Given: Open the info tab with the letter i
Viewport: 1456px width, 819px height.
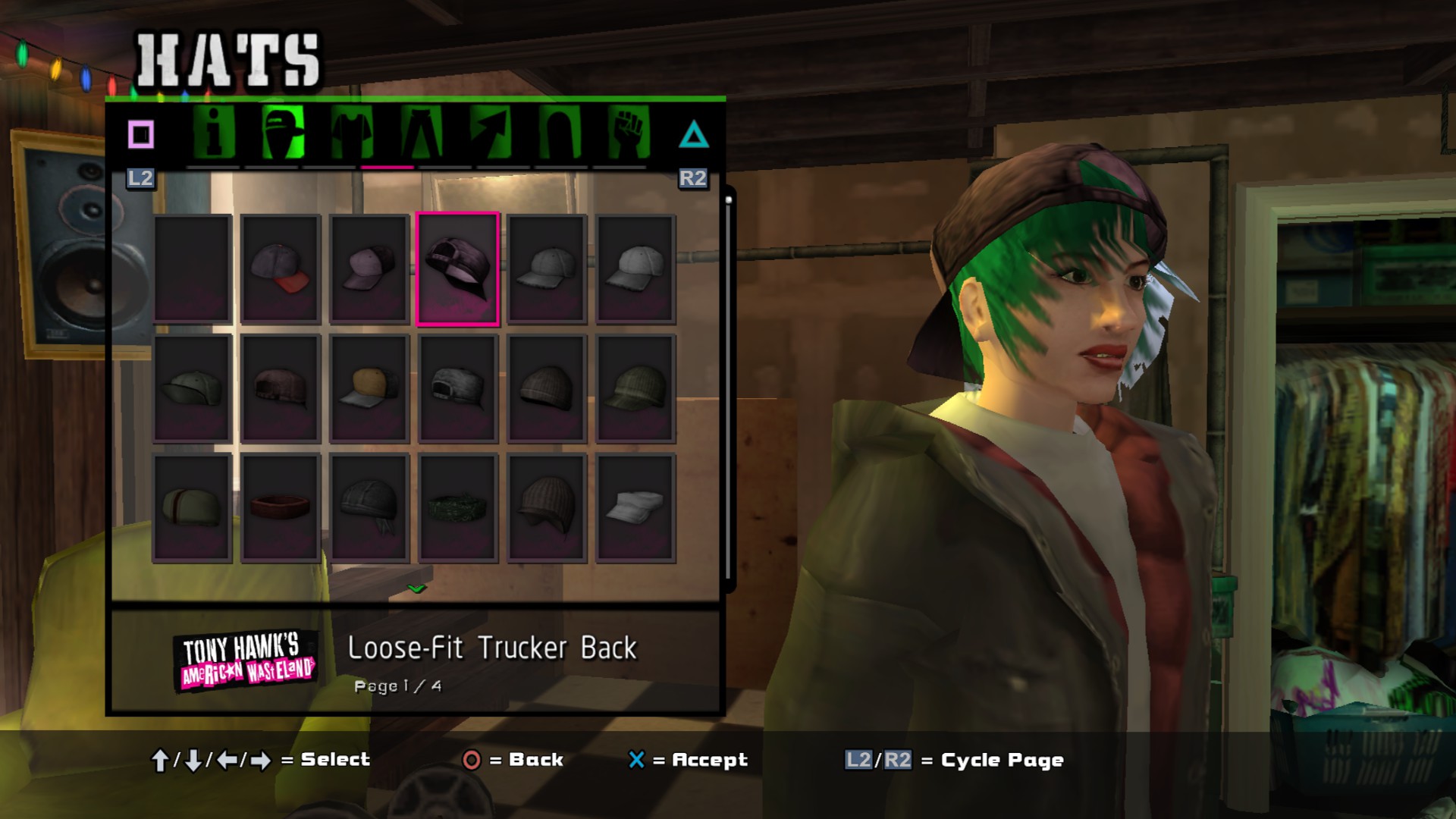Looking at the screenshot, I should click(213, 134).
